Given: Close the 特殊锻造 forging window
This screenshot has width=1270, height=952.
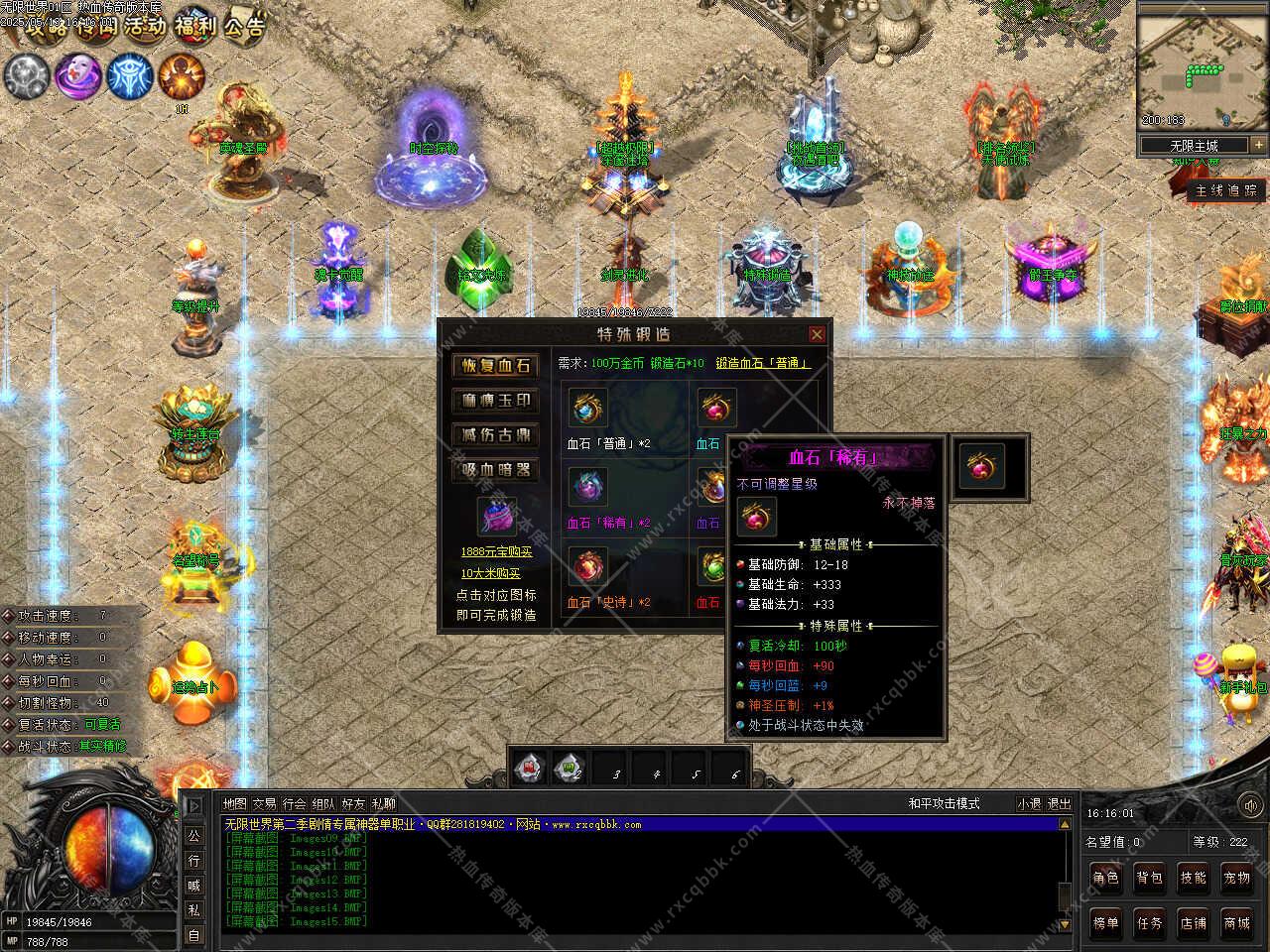Looking at the screenshot, I should pos(817,334).
